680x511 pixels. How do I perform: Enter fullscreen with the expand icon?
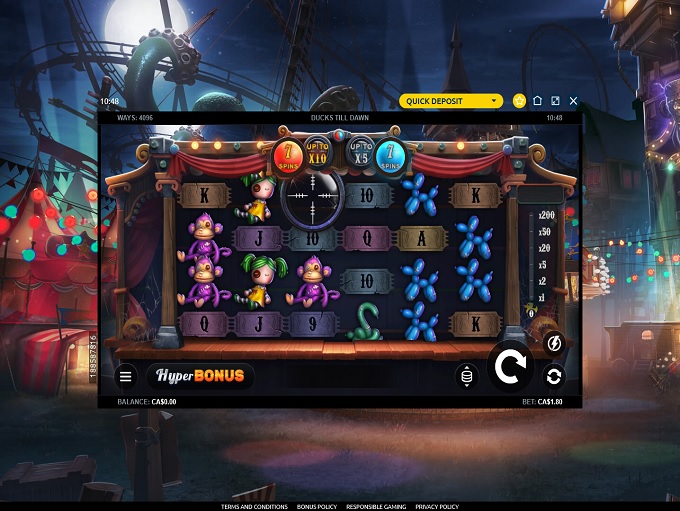coord(555,101)
